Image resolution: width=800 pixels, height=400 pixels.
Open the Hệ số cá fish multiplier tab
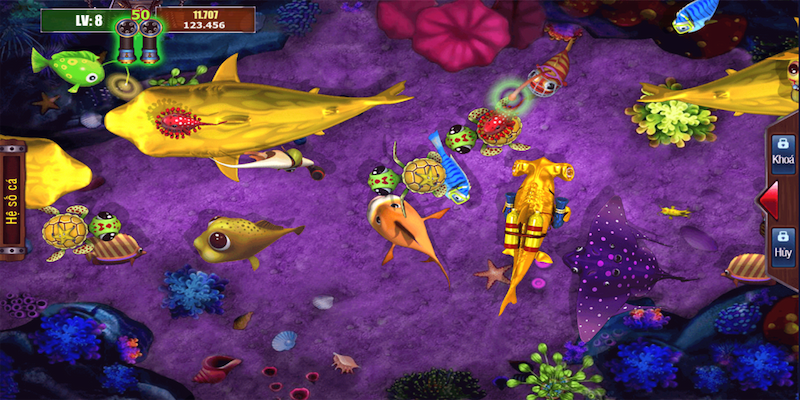12,200
